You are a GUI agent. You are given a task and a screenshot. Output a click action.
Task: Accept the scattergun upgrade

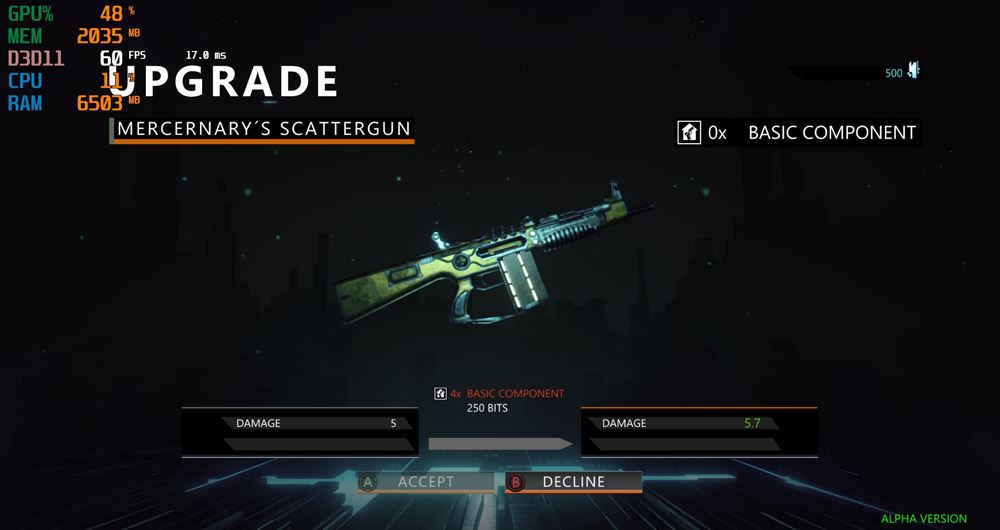(x=425, y=482)
